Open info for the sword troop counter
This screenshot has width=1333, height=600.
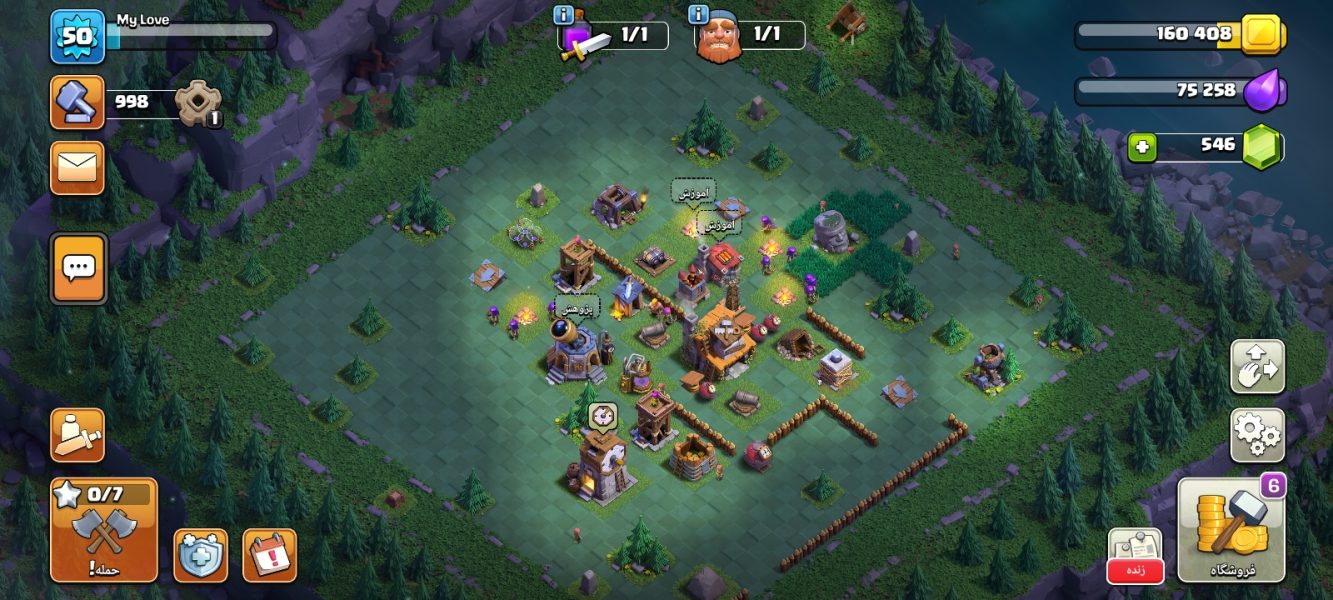click(563, 15)
